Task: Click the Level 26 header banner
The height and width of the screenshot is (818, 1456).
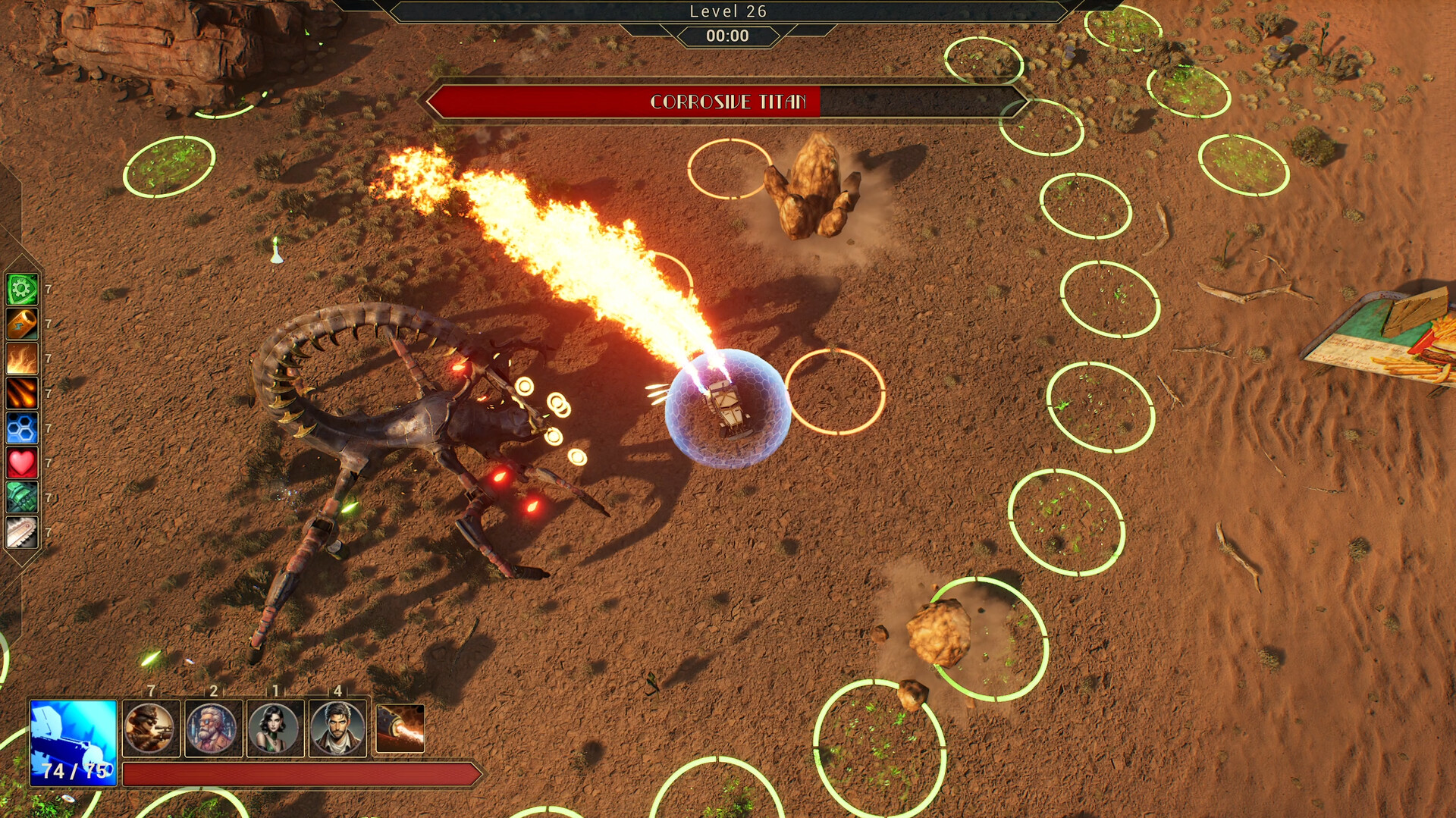Action: pos(728,11)
